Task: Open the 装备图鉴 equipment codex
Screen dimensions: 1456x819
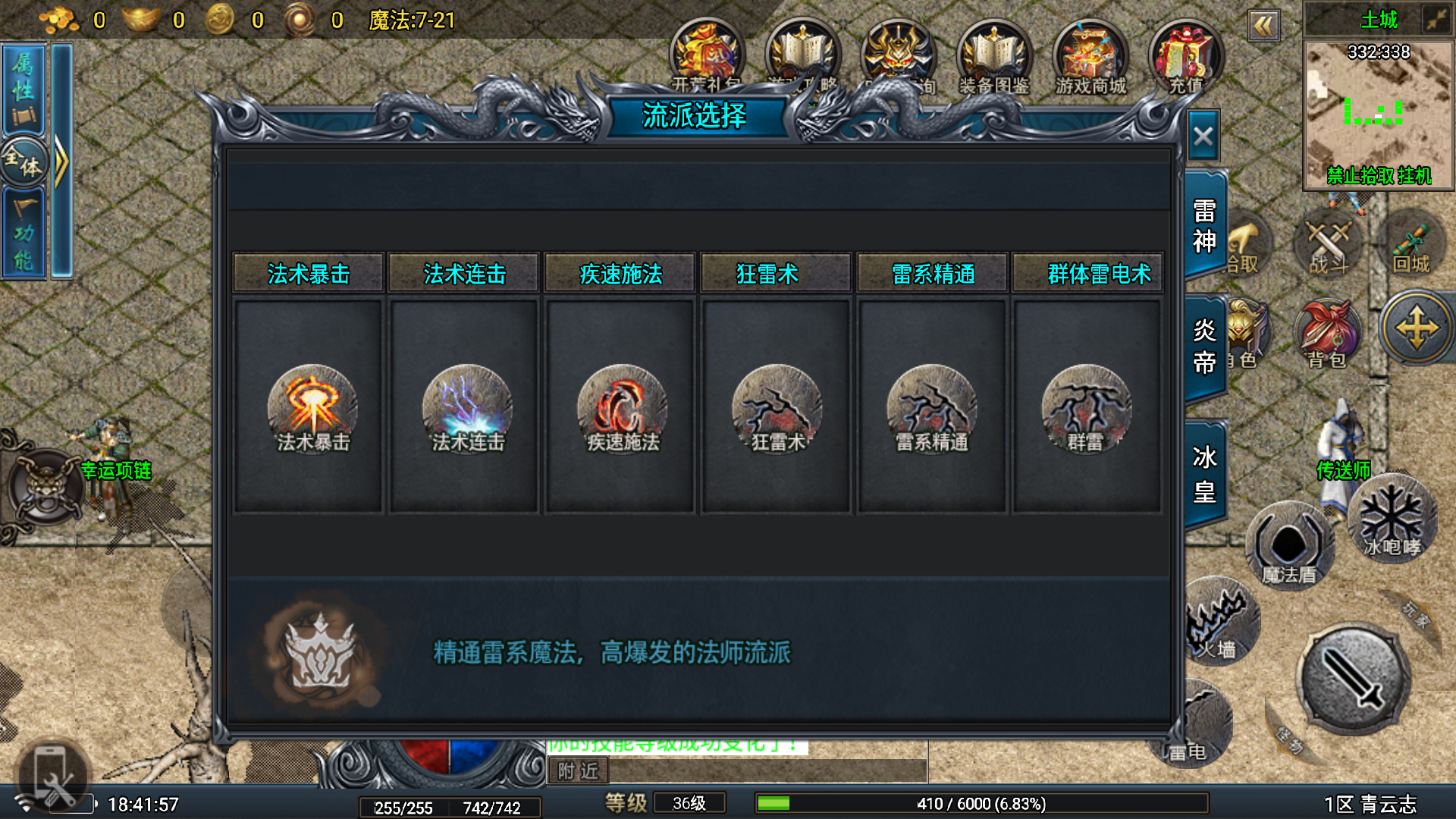Action: tap(994, 58)
